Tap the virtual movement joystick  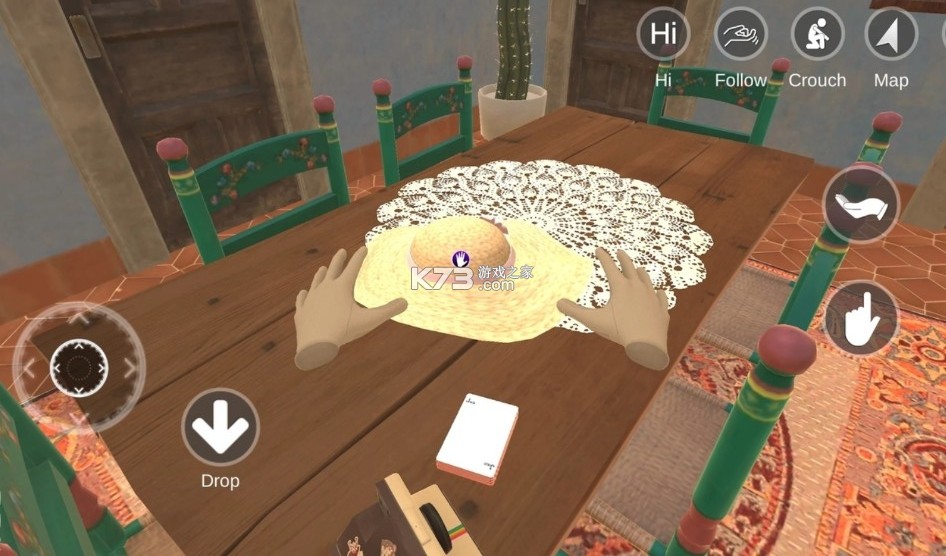tap(79, 367)
